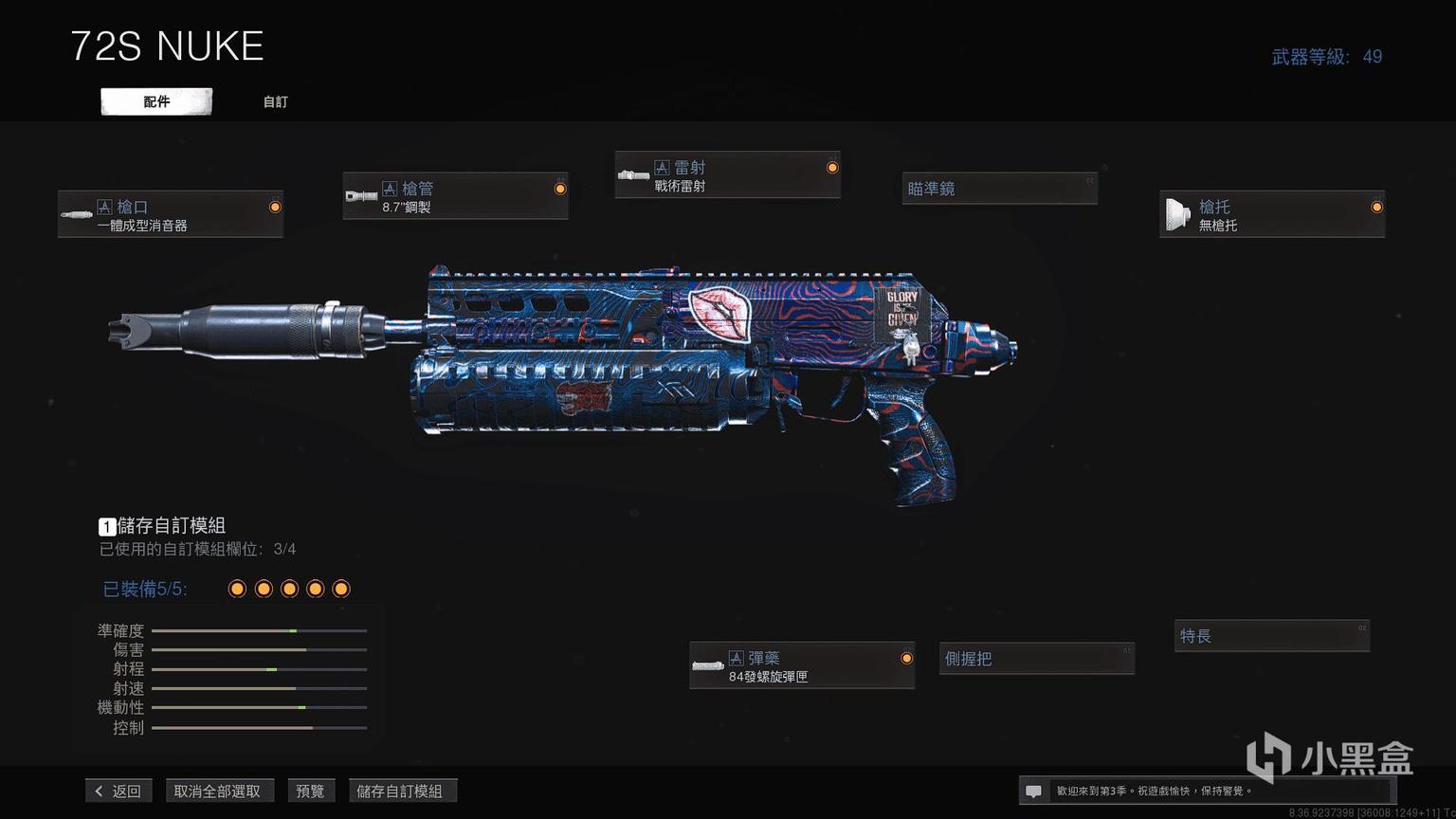
Task: Open the 預覽 preview button
Action: point(310,791)
